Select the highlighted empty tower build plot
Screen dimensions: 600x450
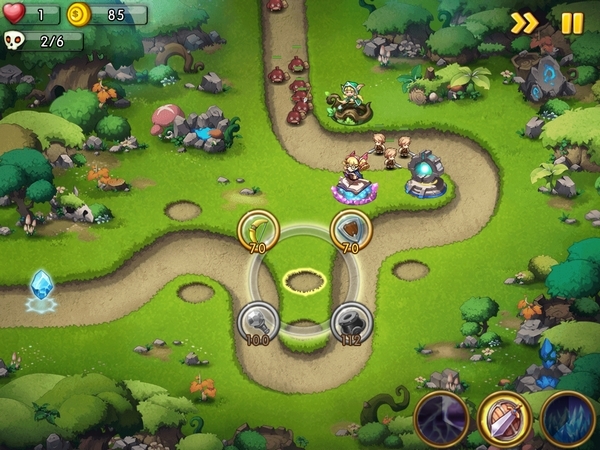(303, 281)
